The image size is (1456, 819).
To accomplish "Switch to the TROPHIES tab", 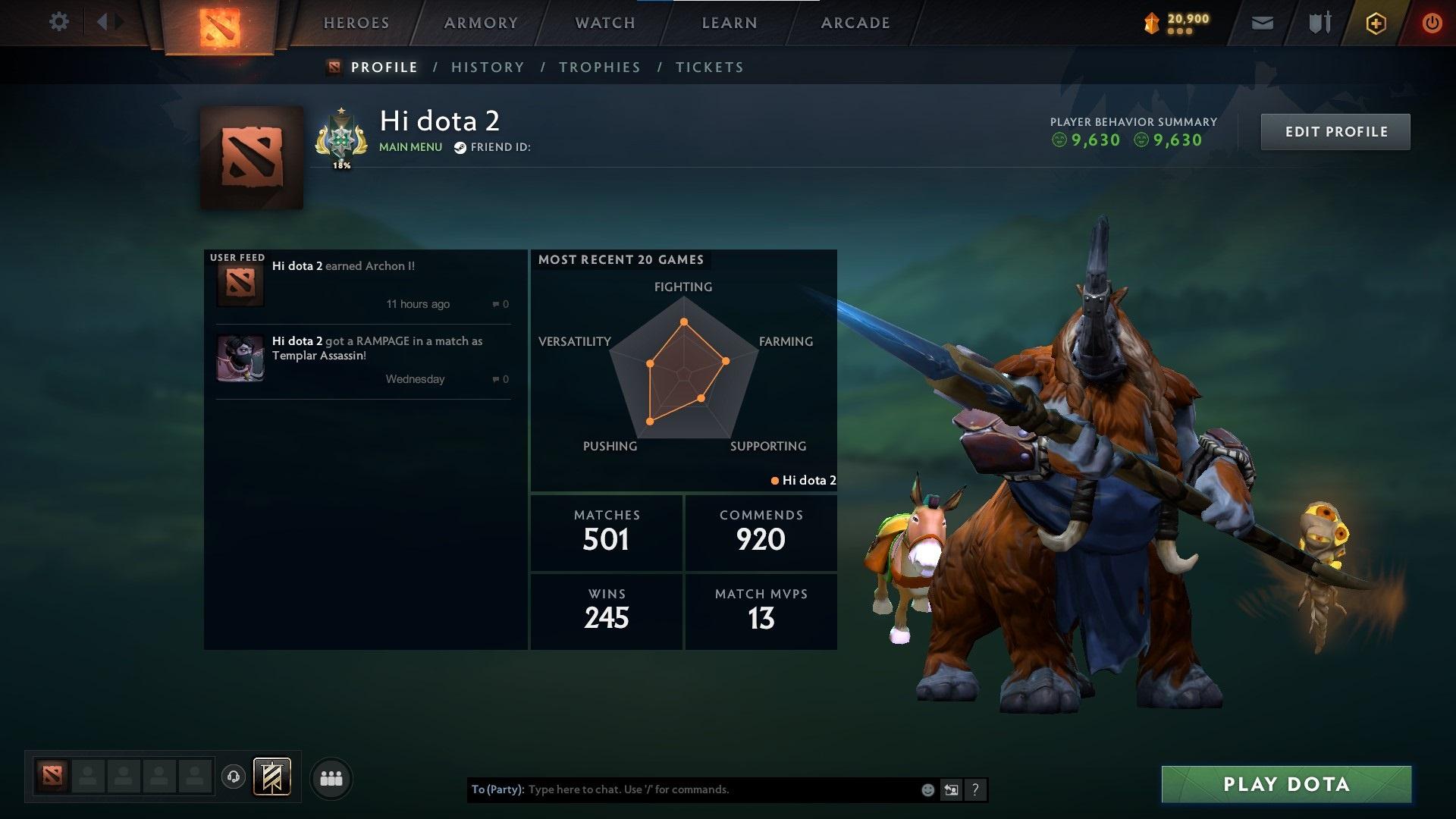I will (599, 67).
